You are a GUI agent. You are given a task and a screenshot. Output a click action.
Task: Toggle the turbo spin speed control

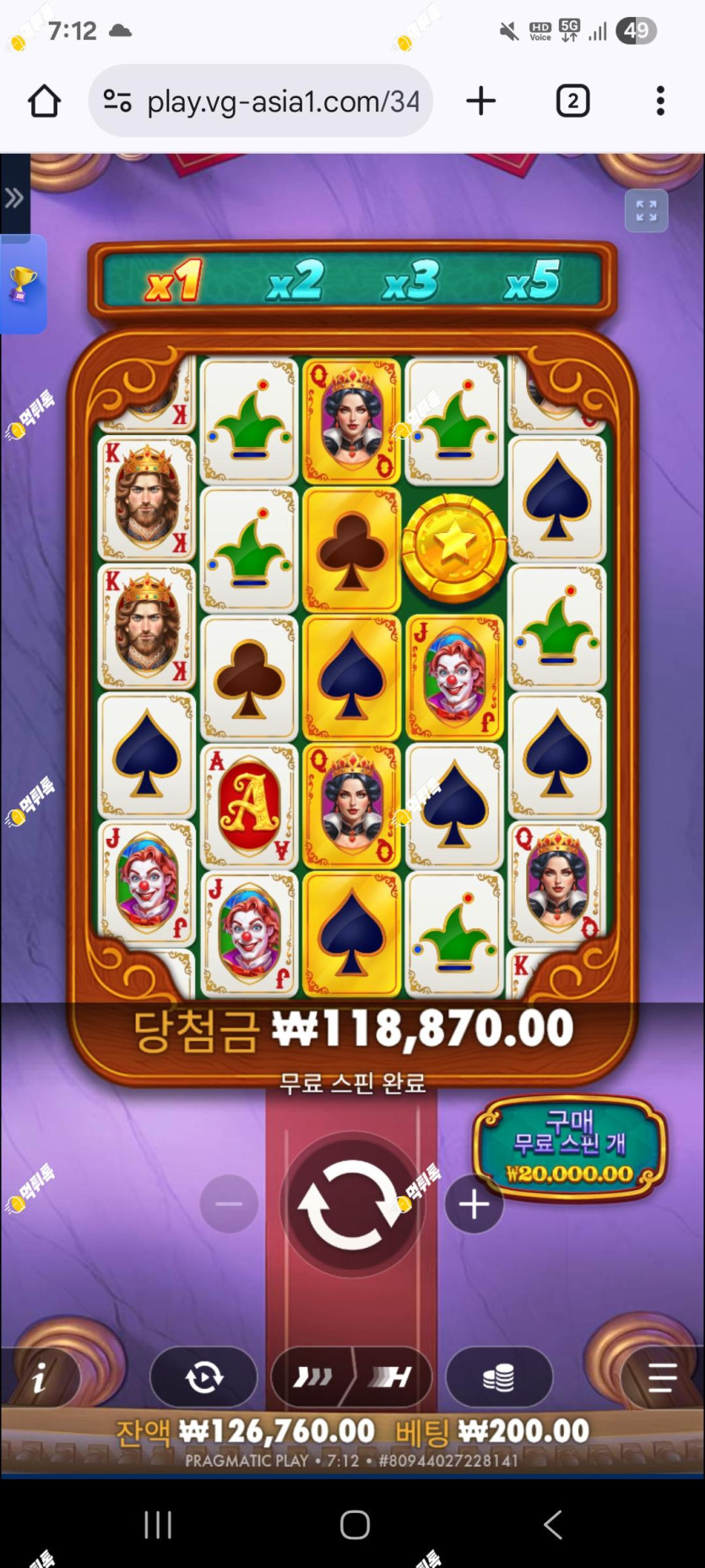coord(351,1378)
